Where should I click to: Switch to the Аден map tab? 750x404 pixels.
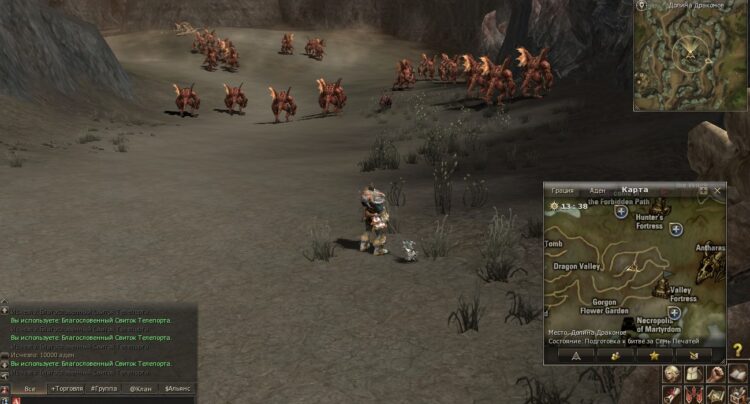[x=598, y=190]
